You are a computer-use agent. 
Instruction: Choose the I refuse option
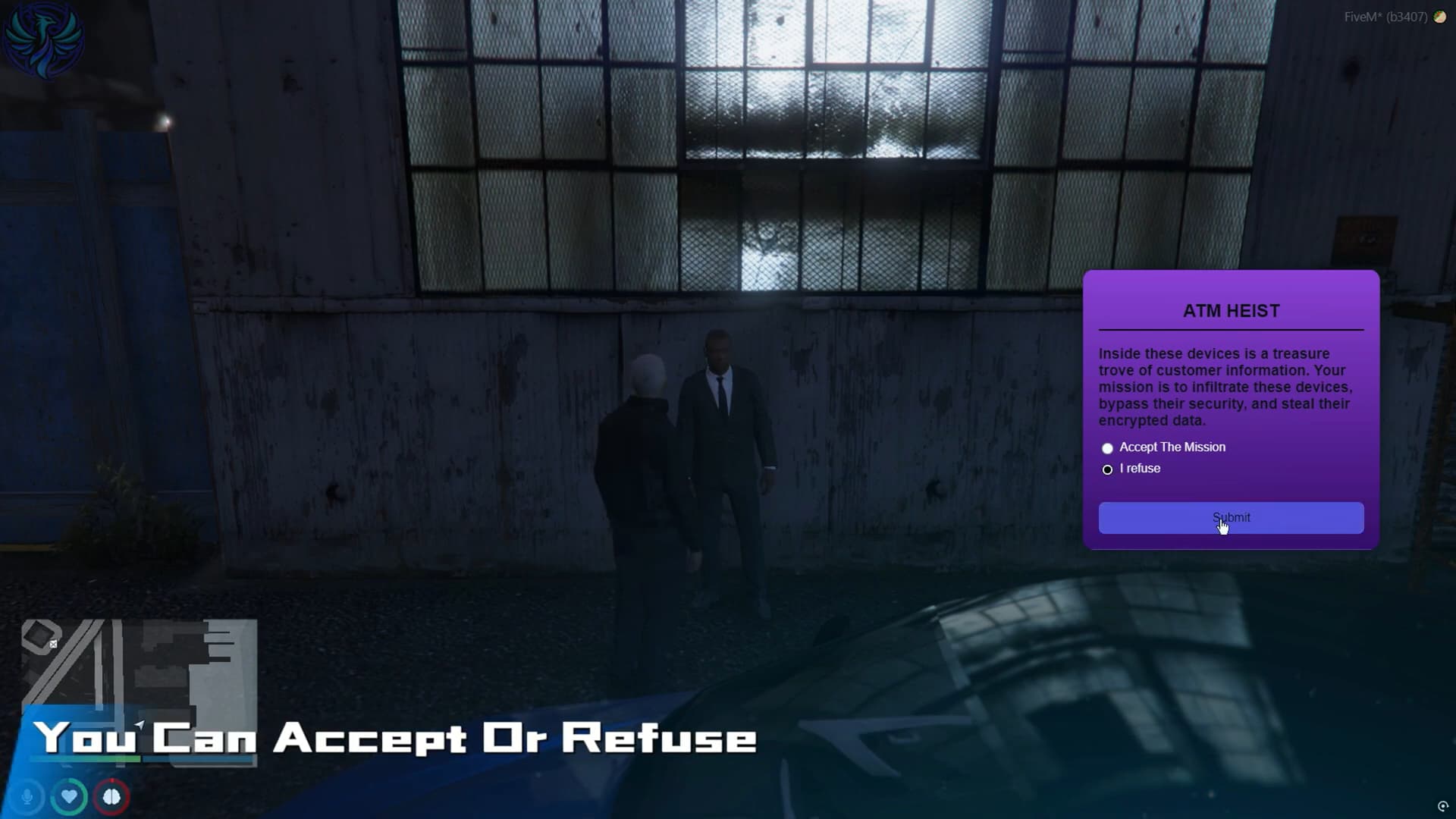(x=1107, y=469)
